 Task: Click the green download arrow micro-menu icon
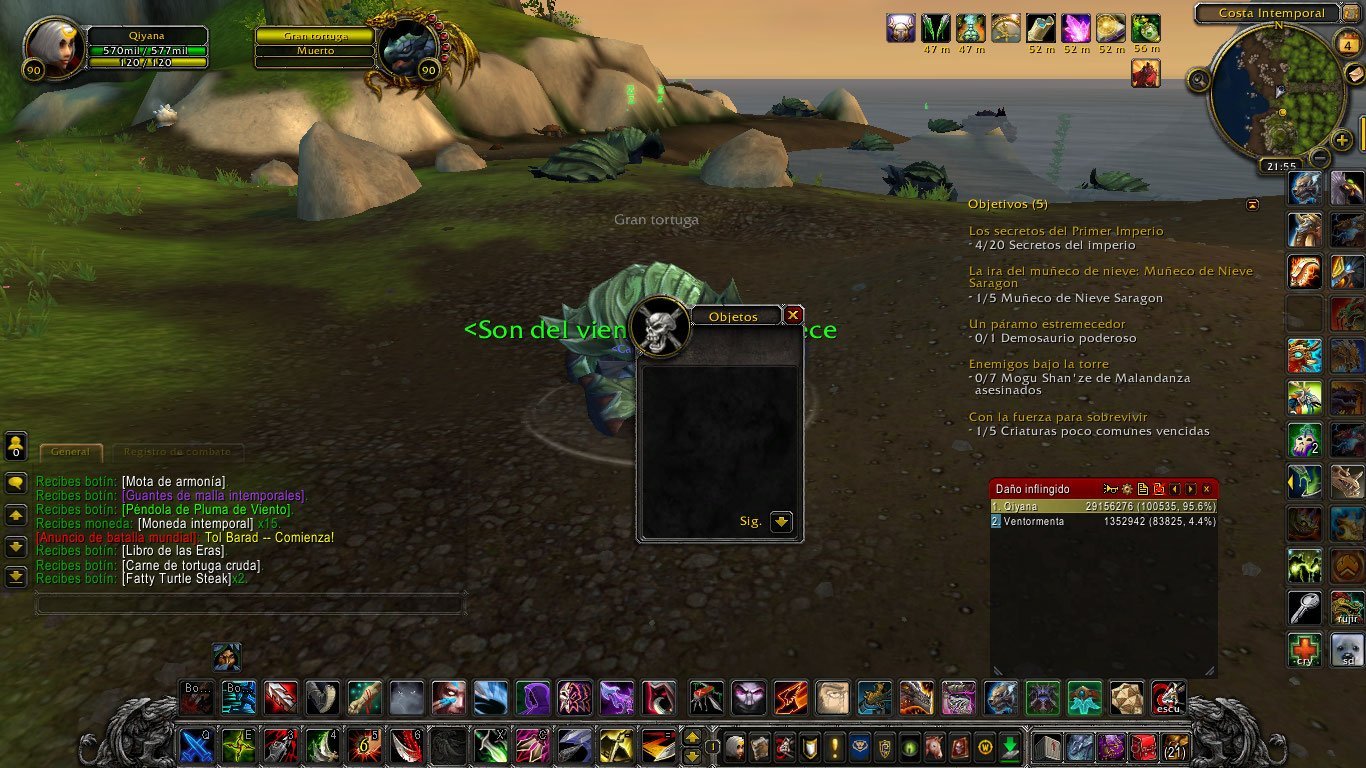point(1011,746)
